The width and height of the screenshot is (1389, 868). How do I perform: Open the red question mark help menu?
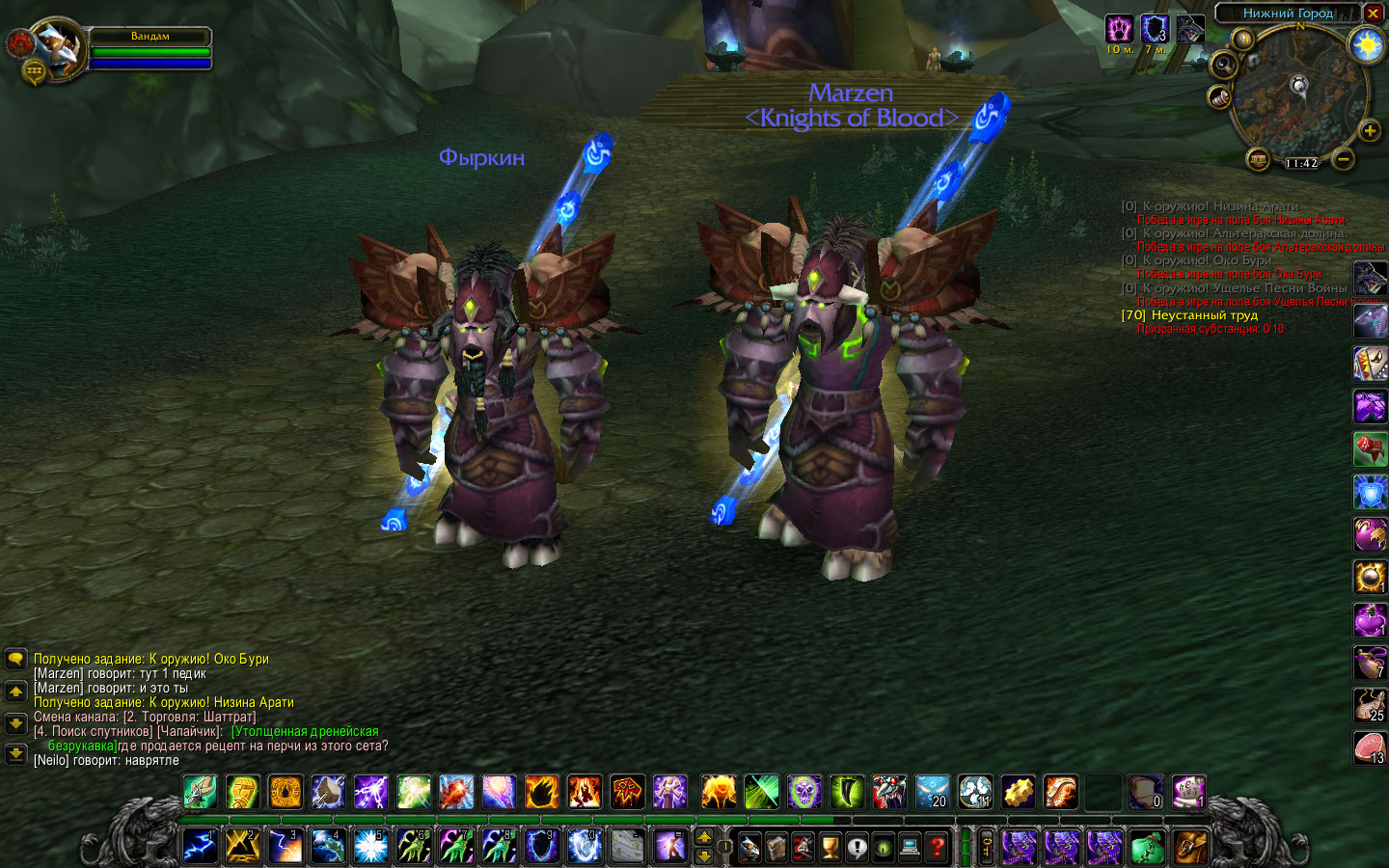936,848
